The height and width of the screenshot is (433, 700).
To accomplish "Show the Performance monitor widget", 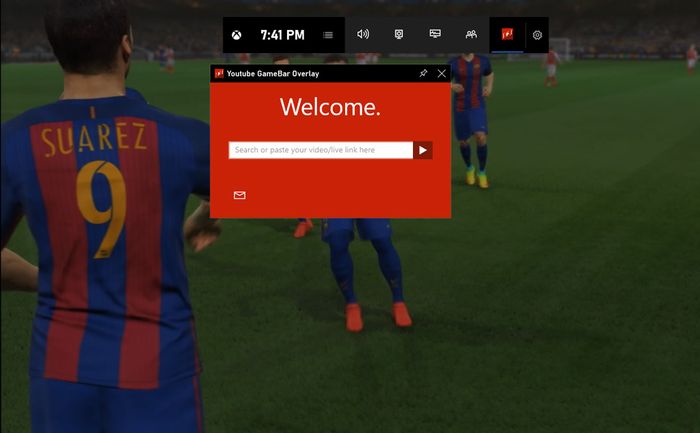I will click(435, 34).
